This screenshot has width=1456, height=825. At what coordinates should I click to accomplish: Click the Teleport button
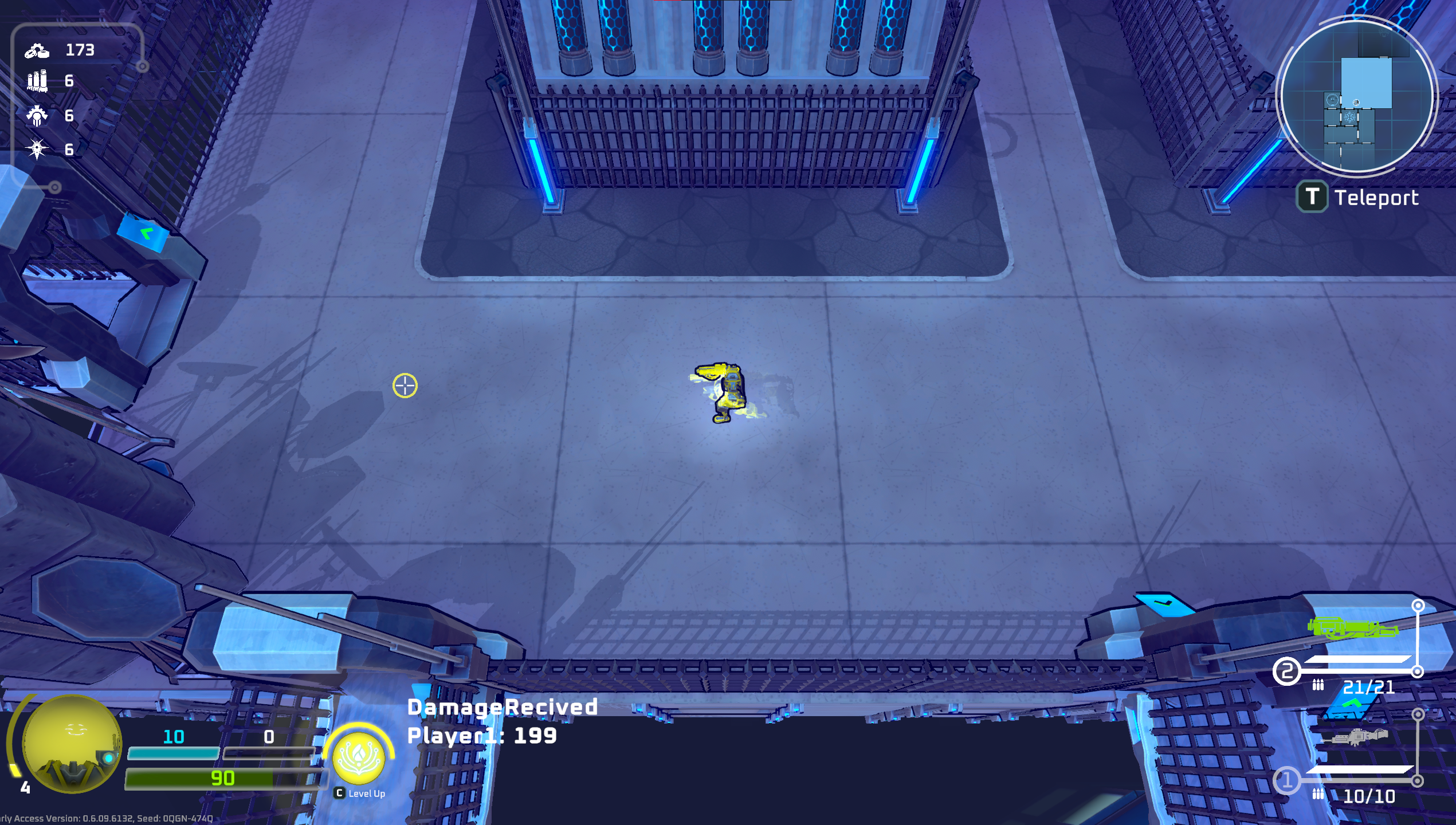click(x=1358, y=197)
